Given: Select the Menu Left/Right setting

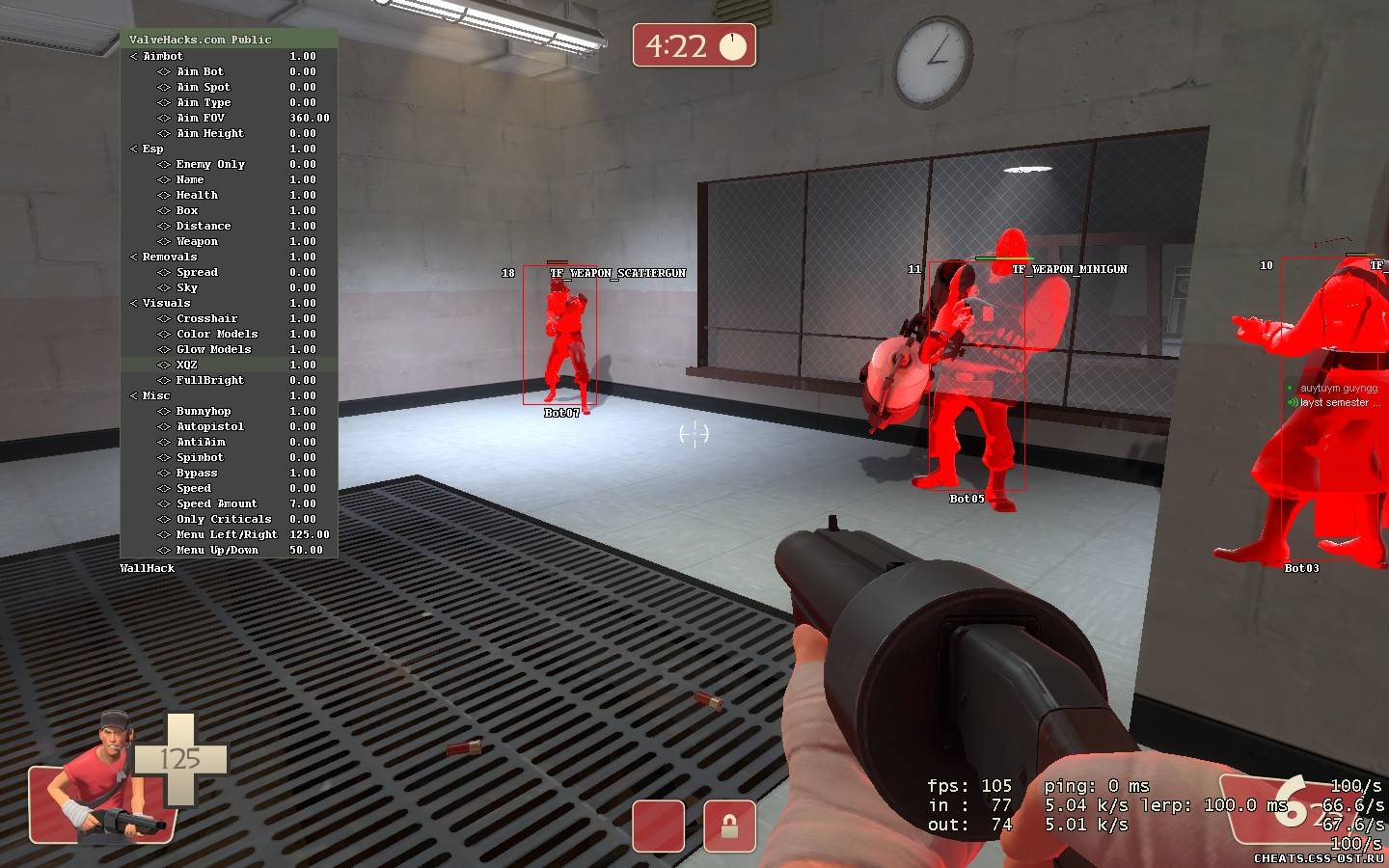Looking at the screenshot, I should pos(227,534).
